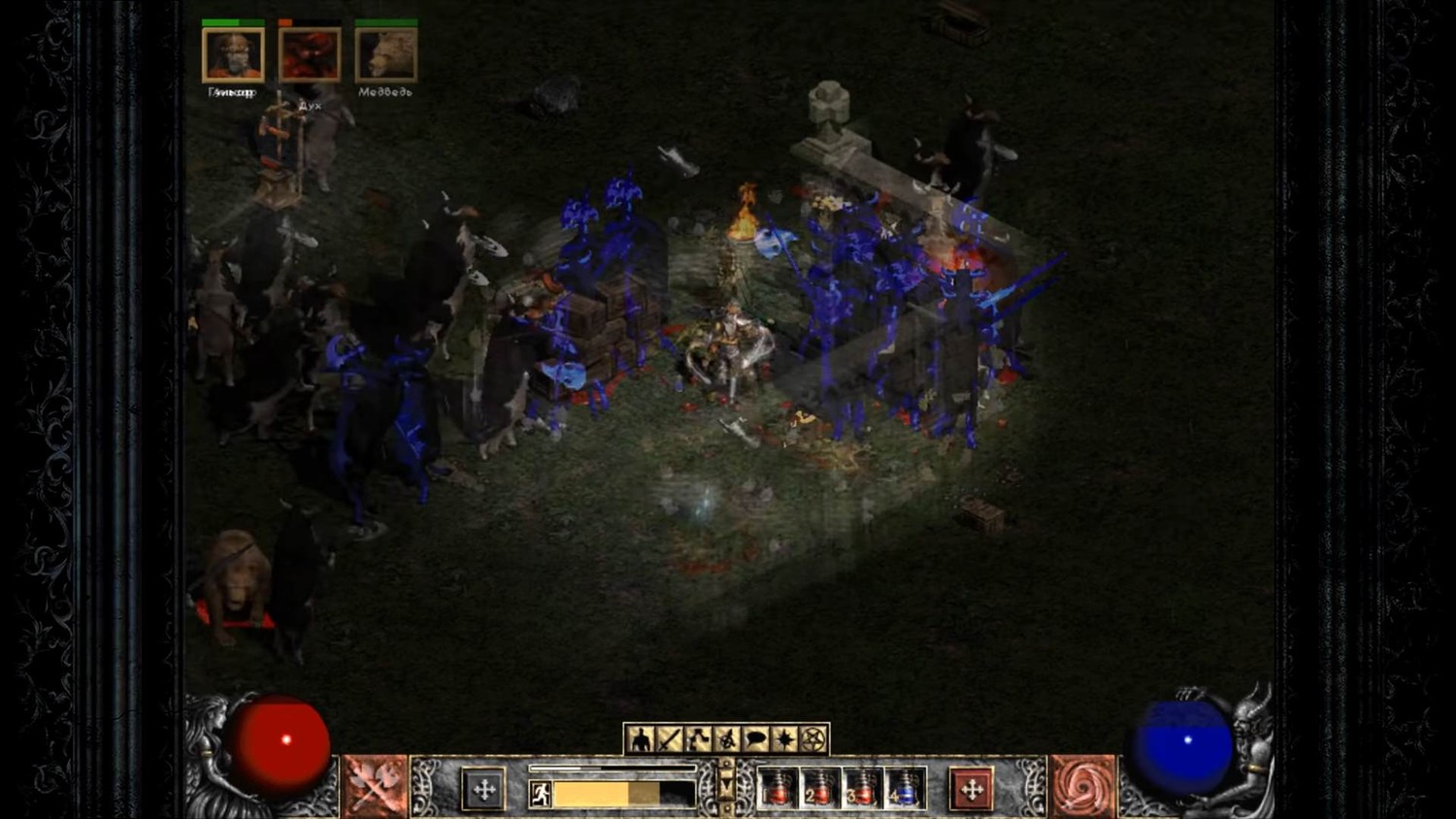This screenshot has height=819, width=1456.
Task: Open the inventory sword icon
Action: [670, 740]
